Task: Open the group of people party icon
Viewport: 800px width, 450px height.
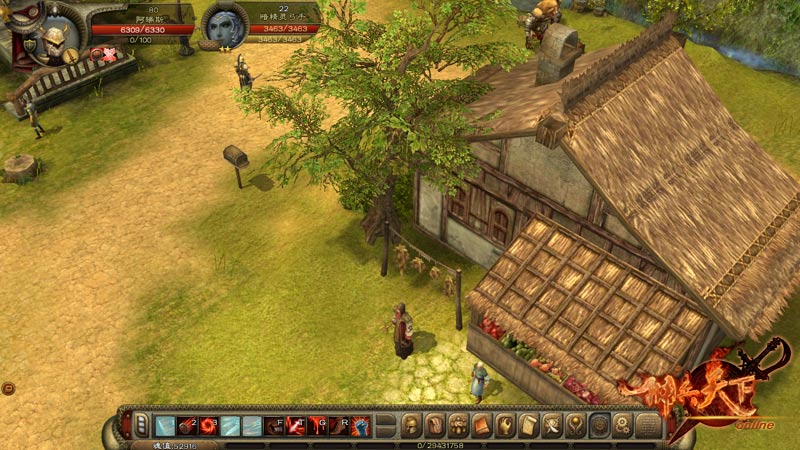Action: [458, 425]
